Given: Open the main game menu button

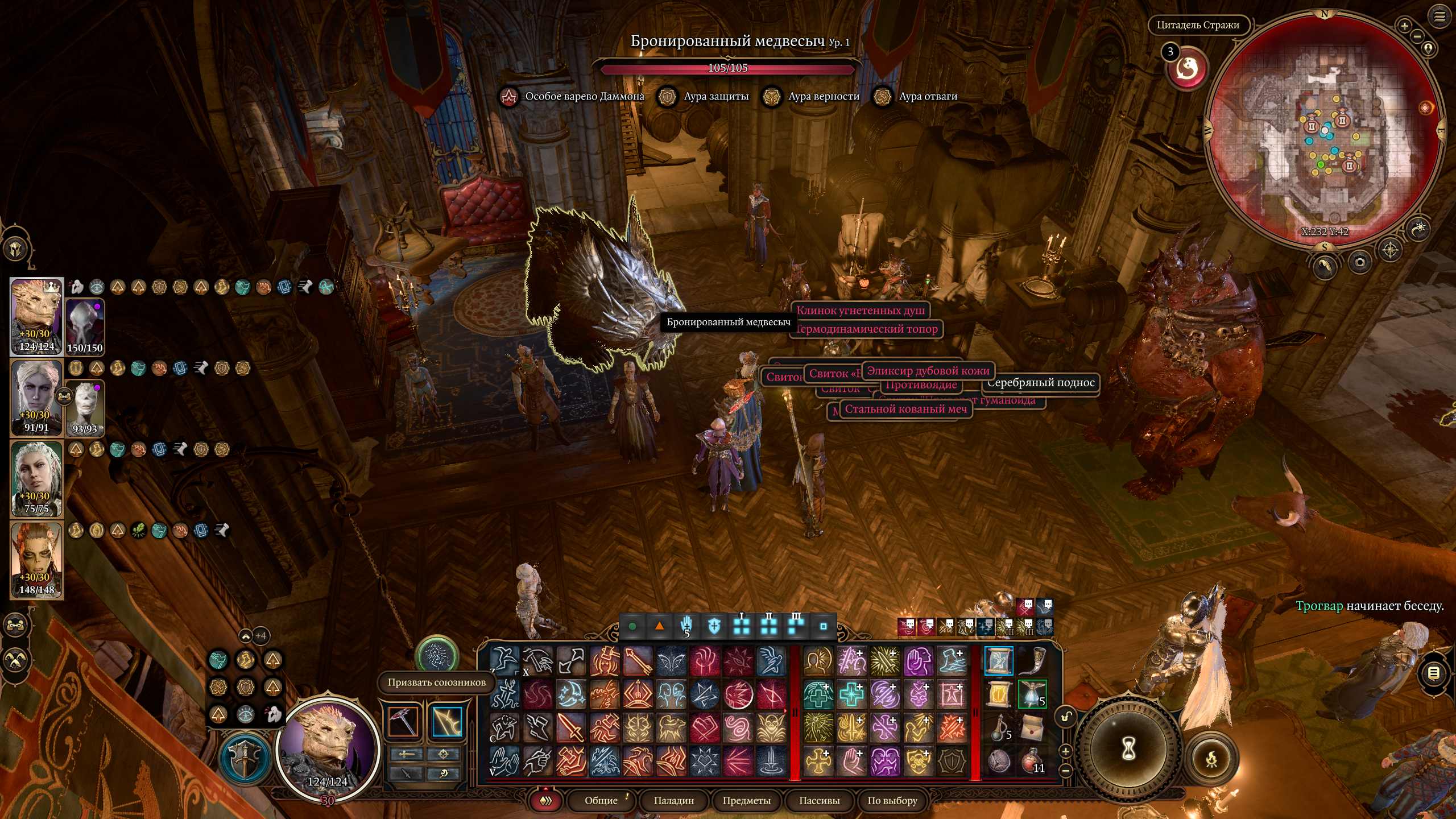Looking at the screenshot, I should tap(1439, 17).
